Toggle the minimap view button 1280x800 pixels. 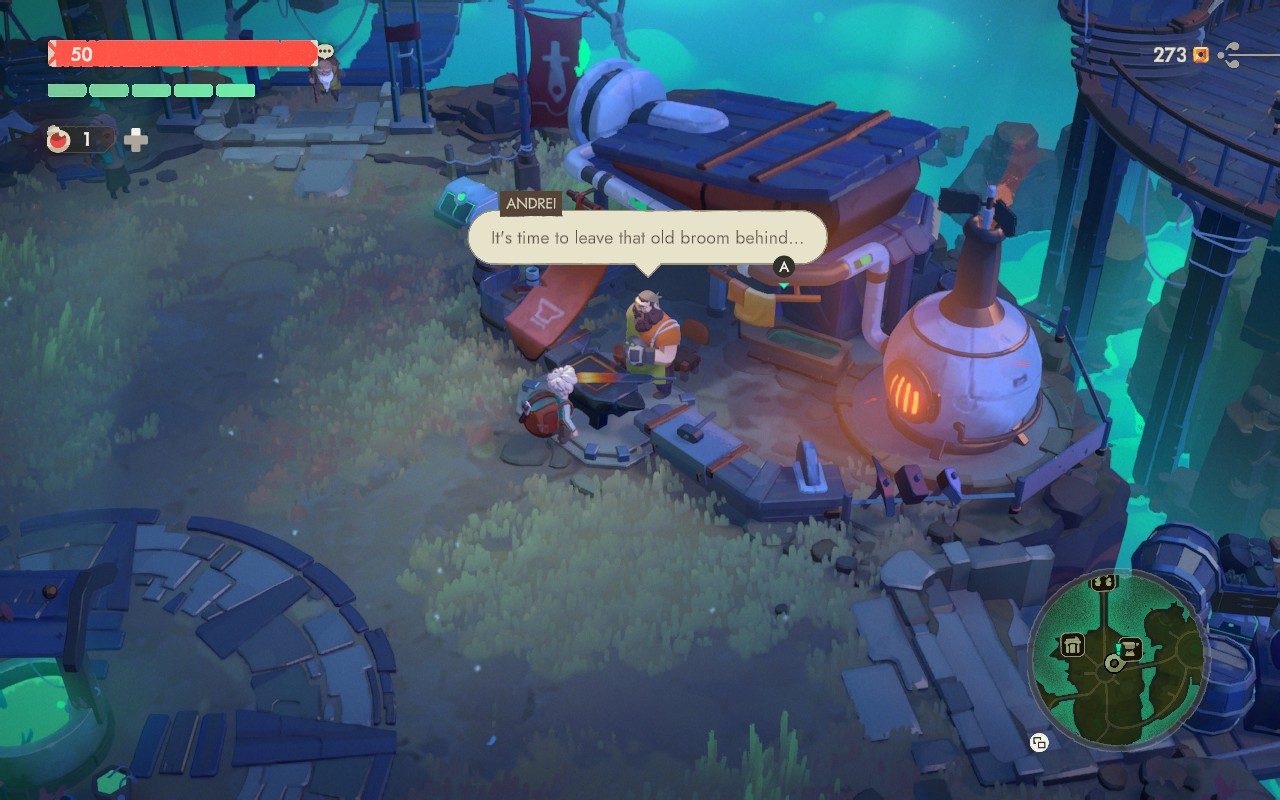coord(1039,742)
